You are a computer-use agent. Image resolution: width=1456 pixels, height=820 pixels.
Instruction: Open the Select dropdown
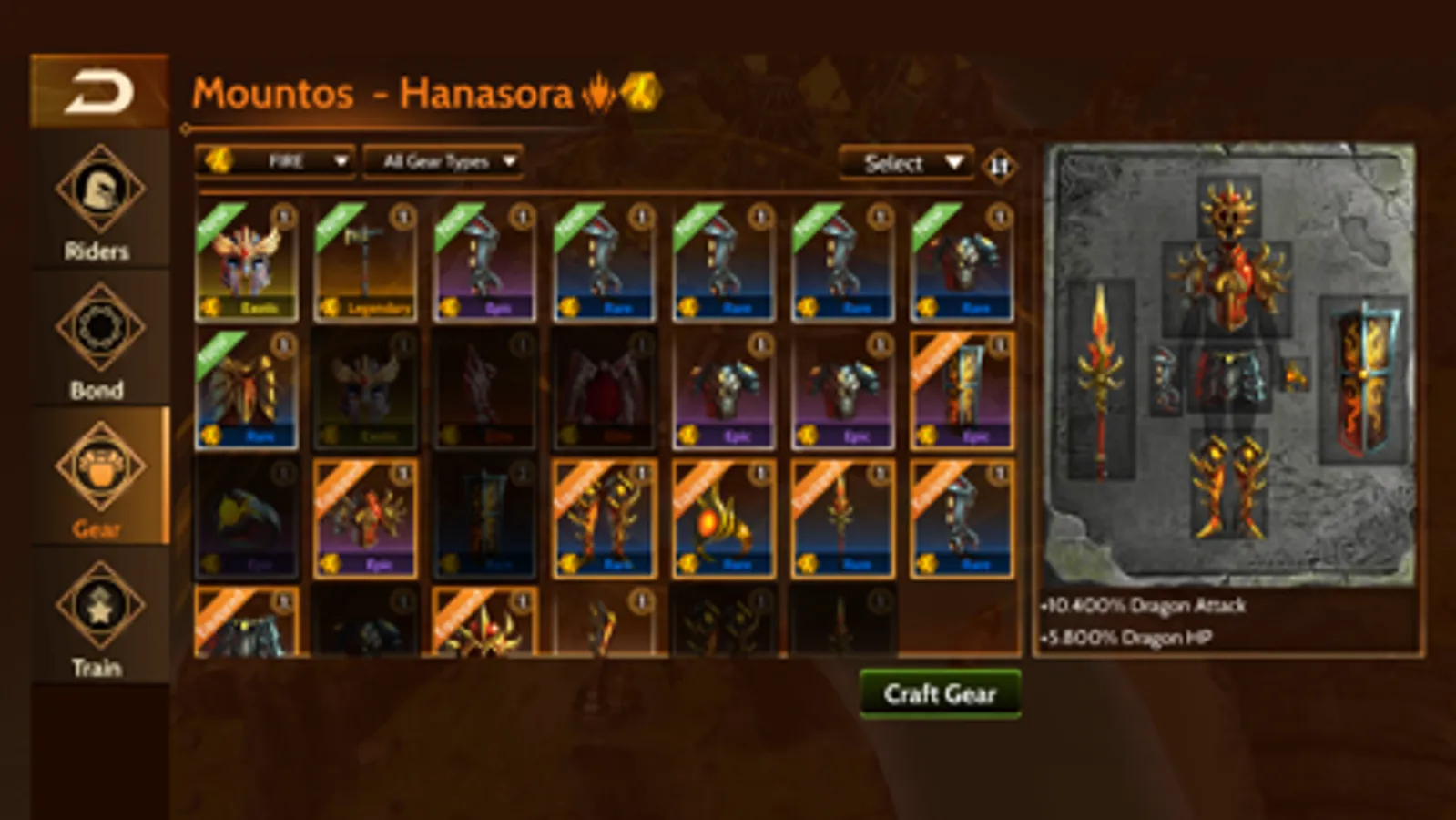coord(906,164)
